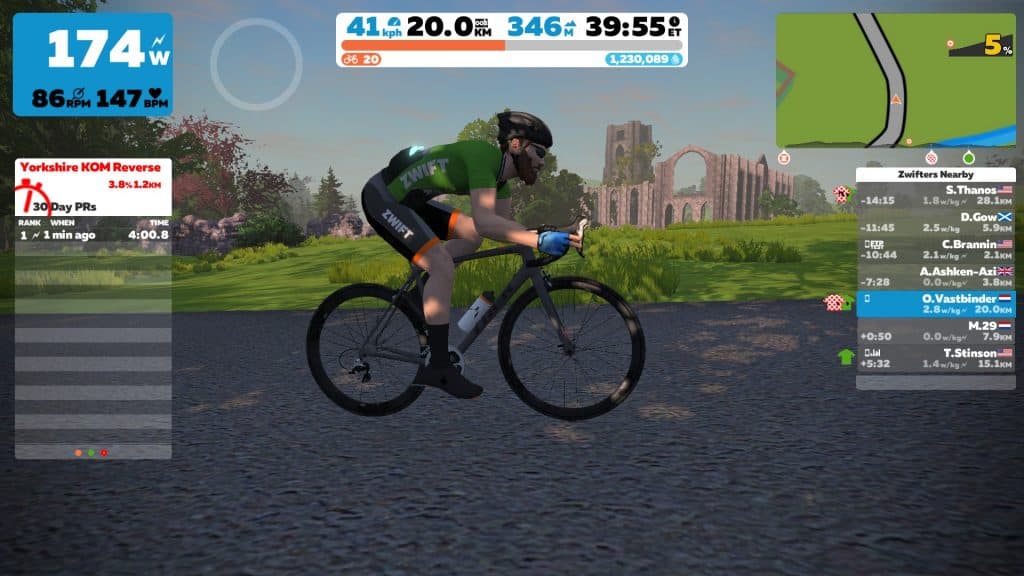Screen dimensions: 1024x576
Task: Select S.Thanos in the Zwifters Nearby list
Action: coord(935,194)
